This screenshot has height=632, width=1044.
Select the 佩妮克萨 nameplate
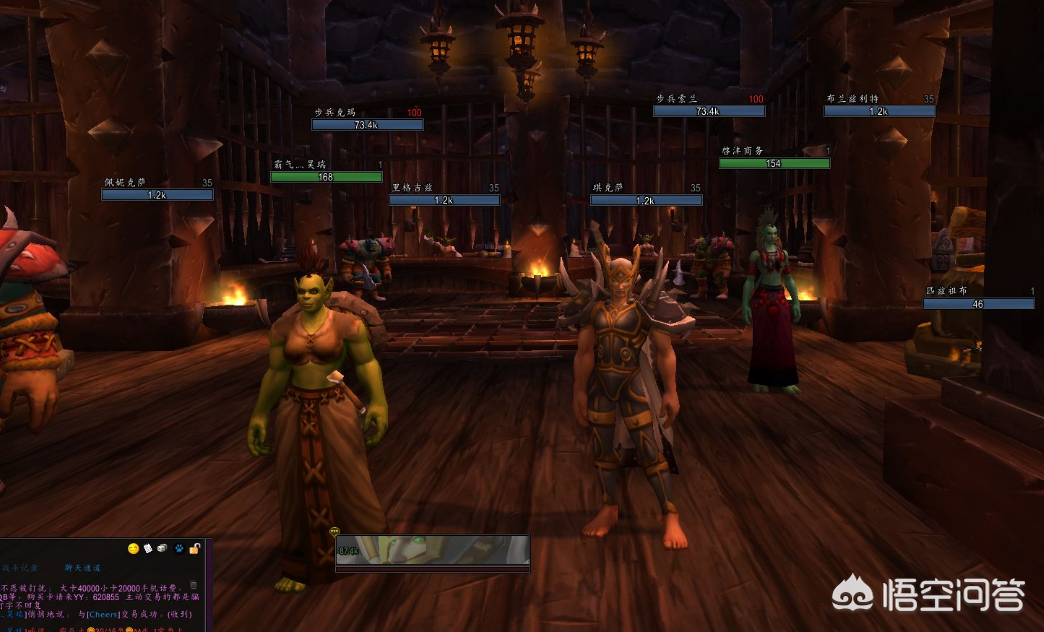coord(157,195)
